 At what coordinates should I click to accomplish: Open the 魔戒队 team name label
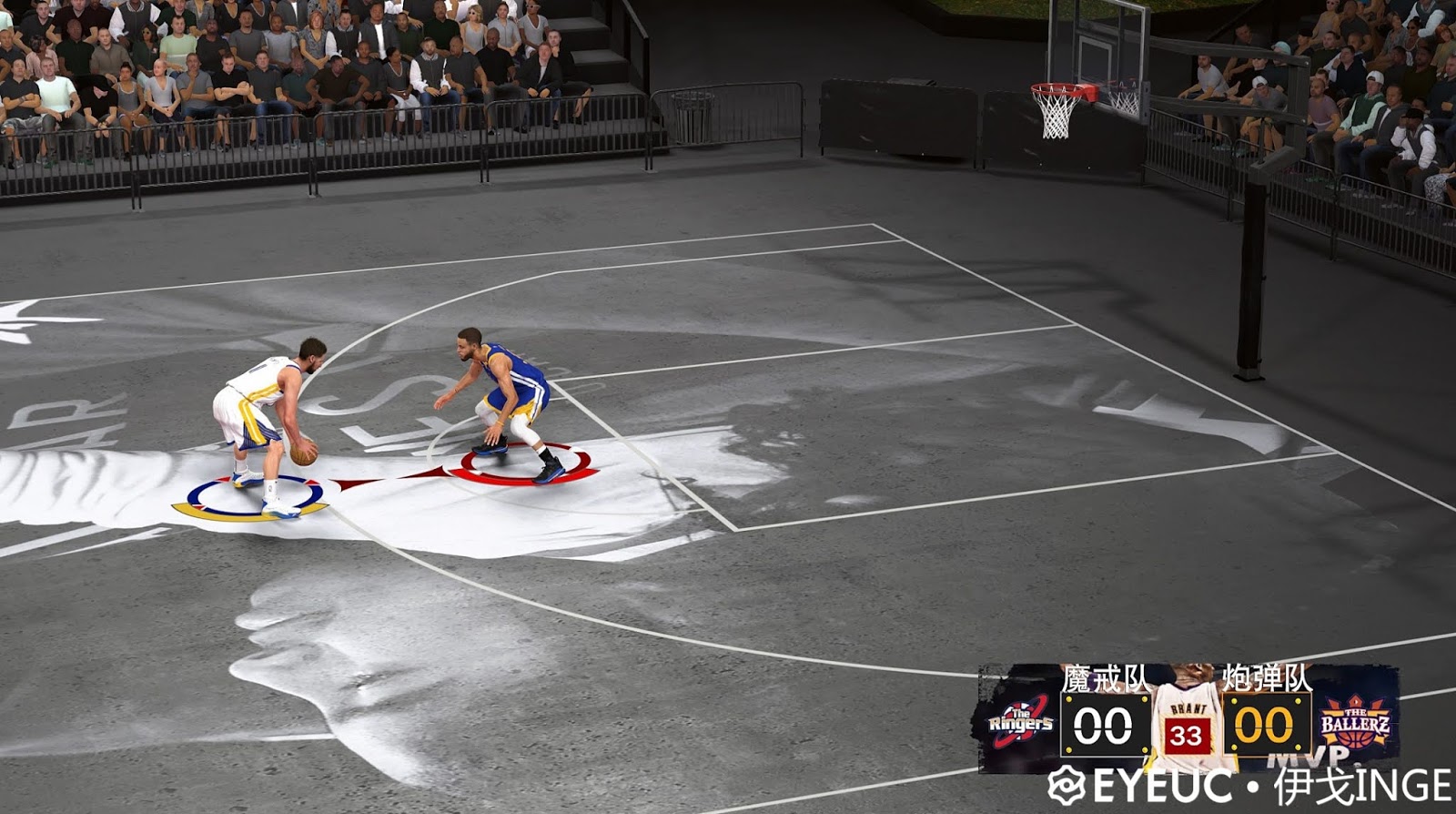[x=1105, y=677]
